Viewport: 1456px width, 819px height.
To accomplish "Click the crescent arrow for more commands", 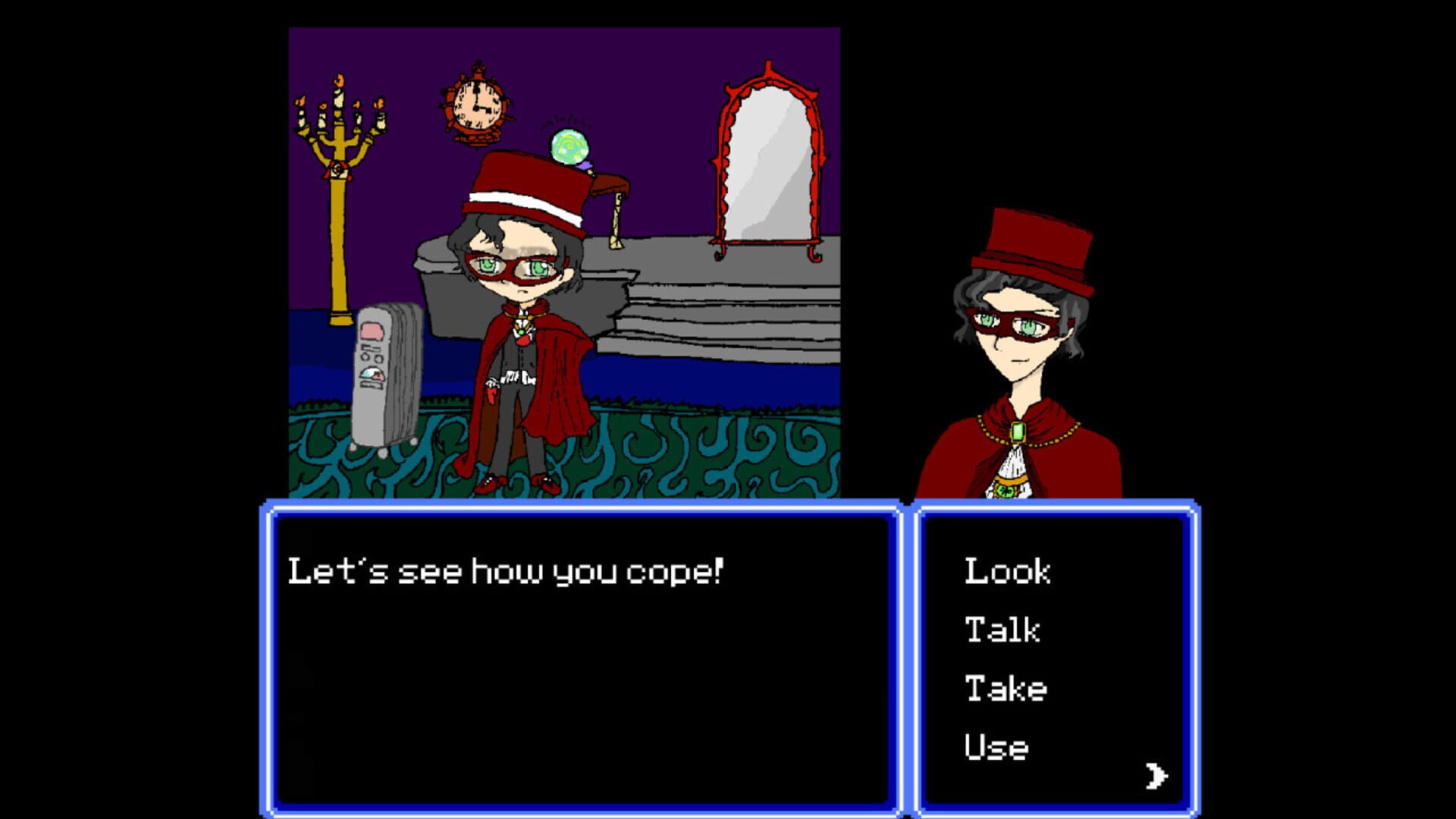I will (1156, 775).
